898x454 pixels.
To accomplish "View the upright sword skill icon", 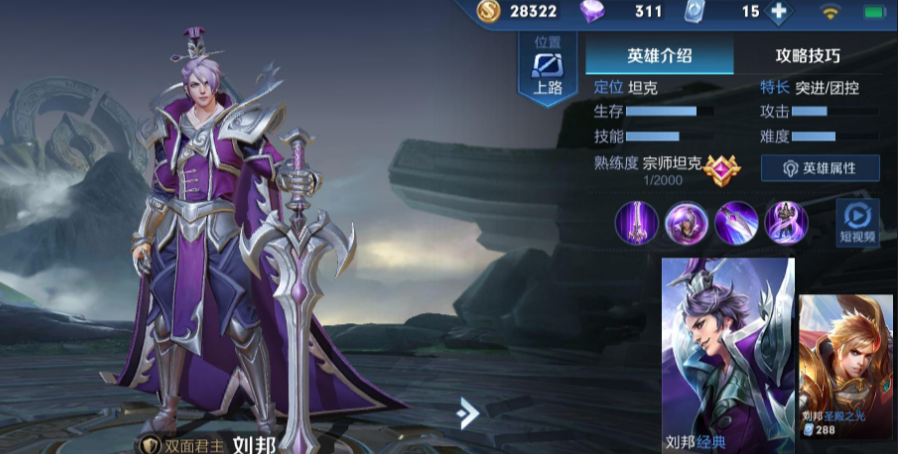I will pos(636,222).
